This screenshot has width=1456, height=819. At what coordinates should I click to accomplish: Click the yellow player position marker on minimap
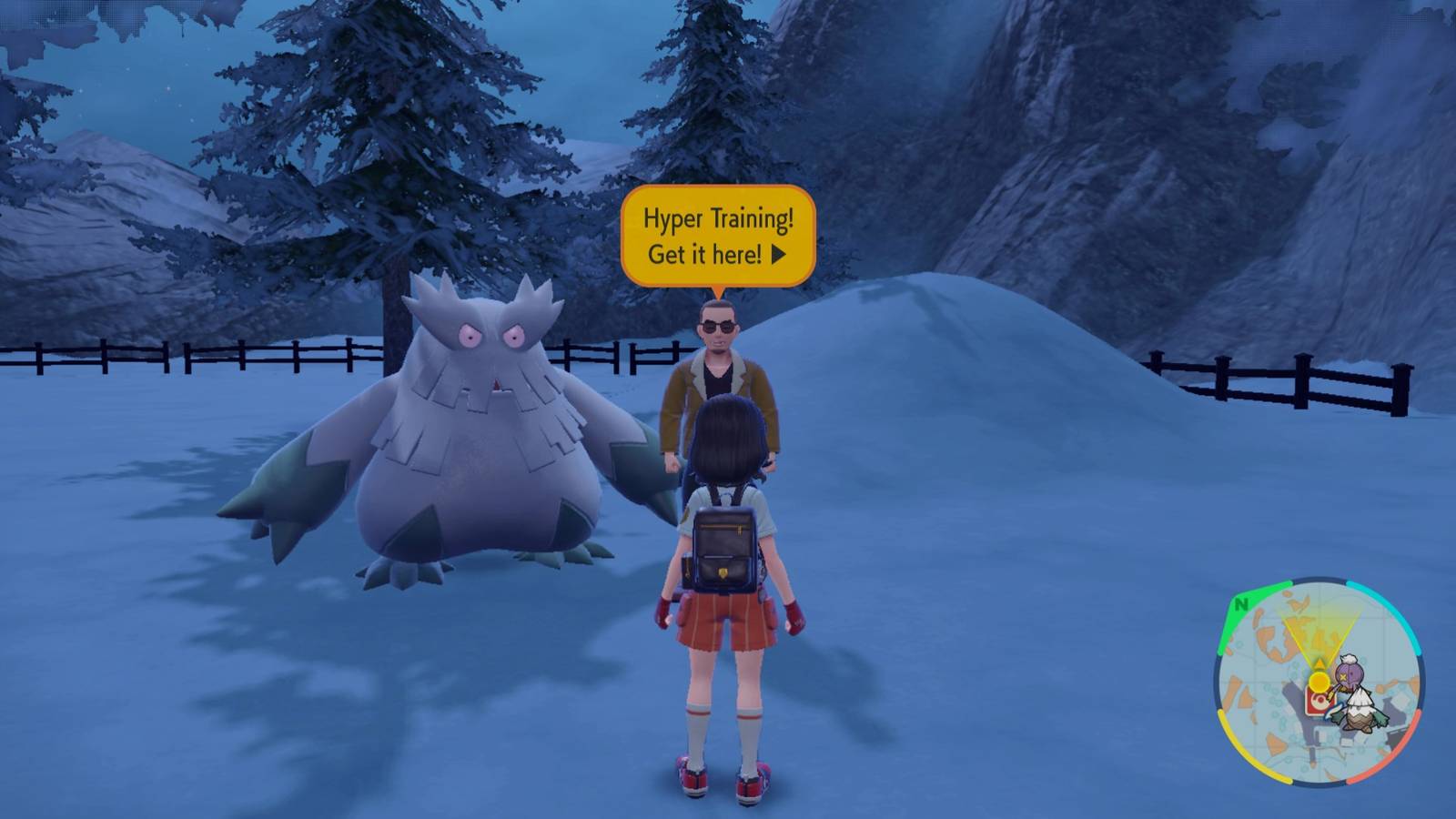click(x=1319, y=682)
